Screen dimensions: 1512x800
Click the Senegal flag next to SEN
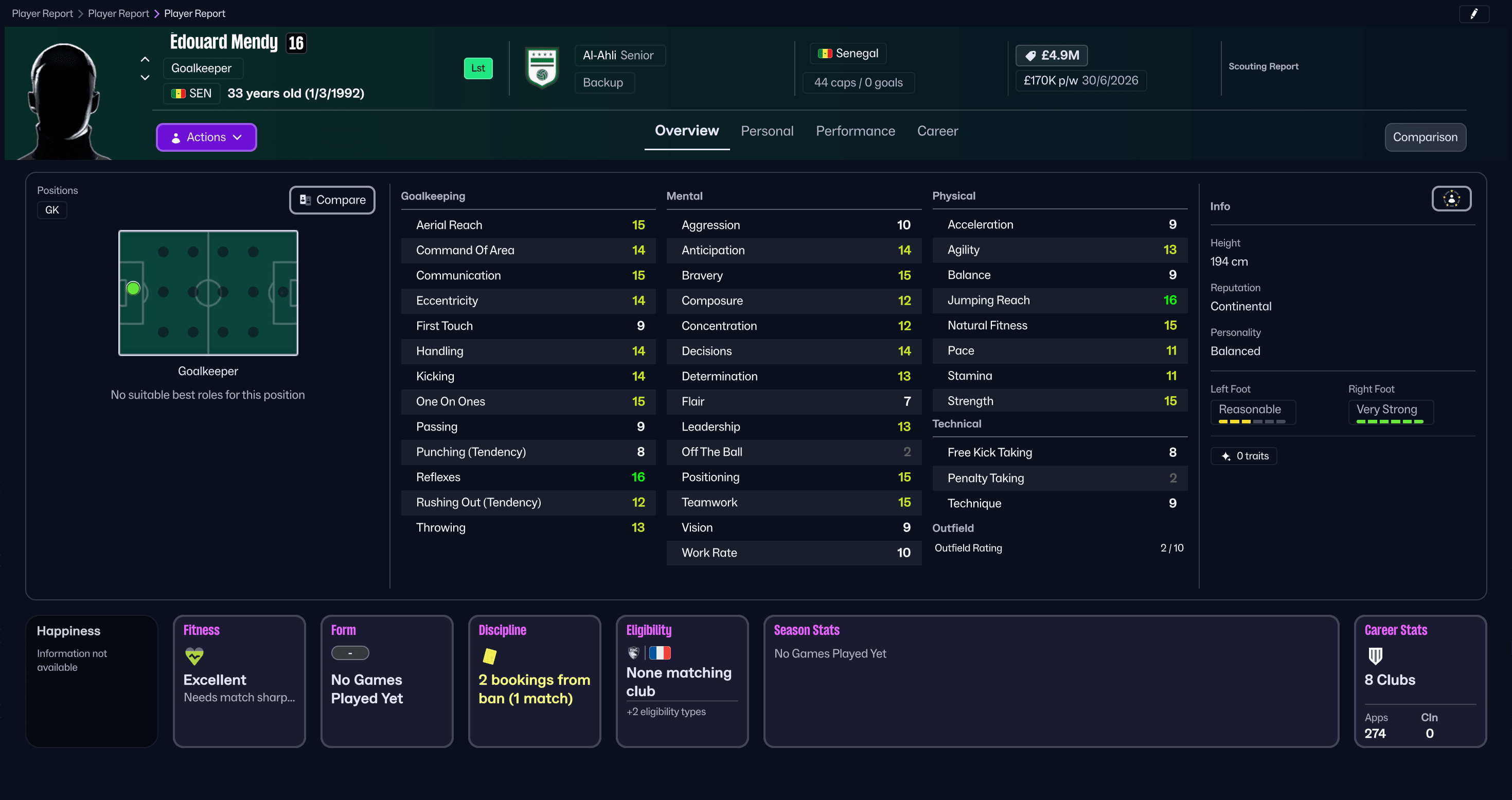179,93
